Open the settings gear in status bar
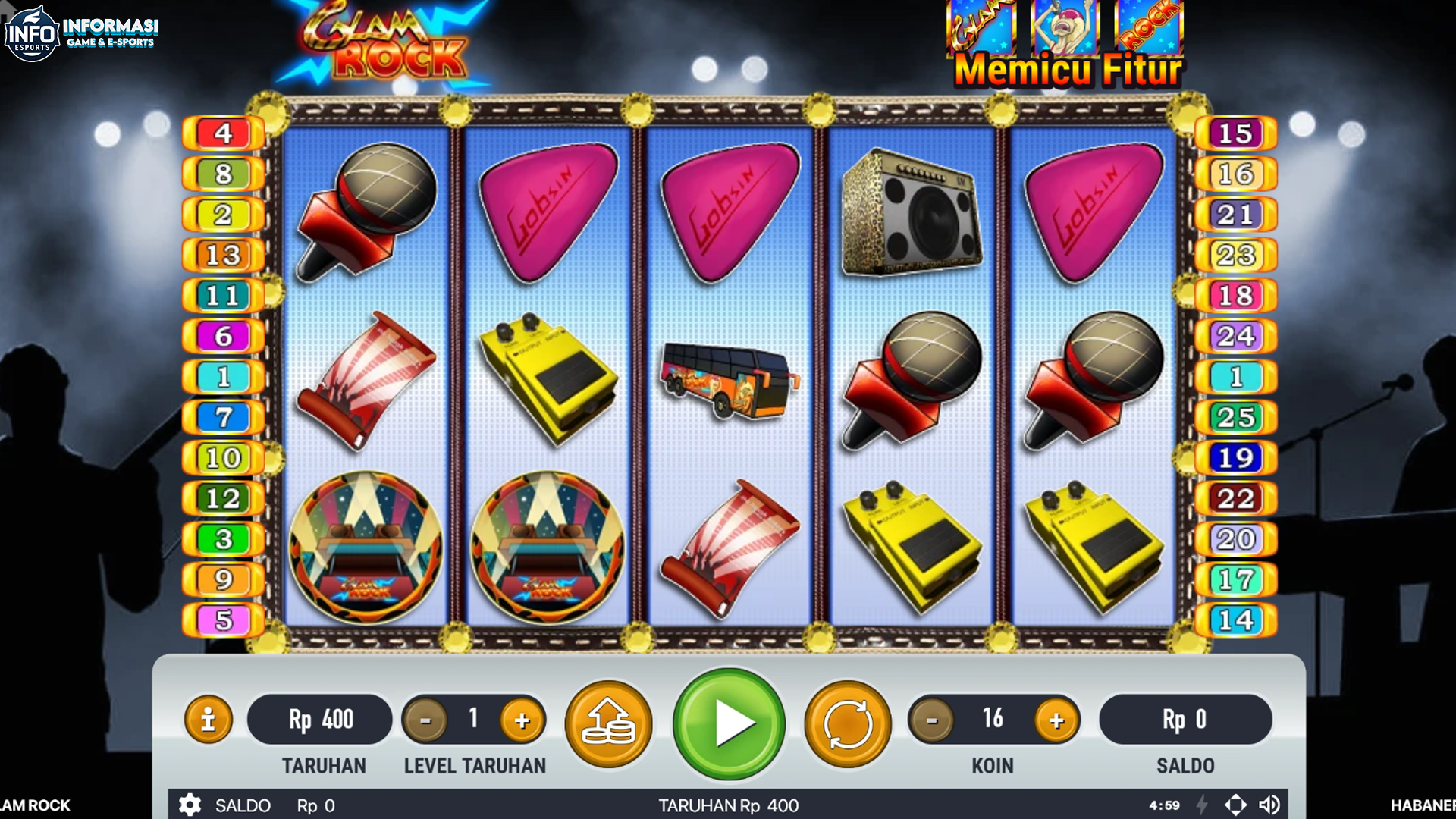This screenshot has height=819, width=1456. coord(190,805)
